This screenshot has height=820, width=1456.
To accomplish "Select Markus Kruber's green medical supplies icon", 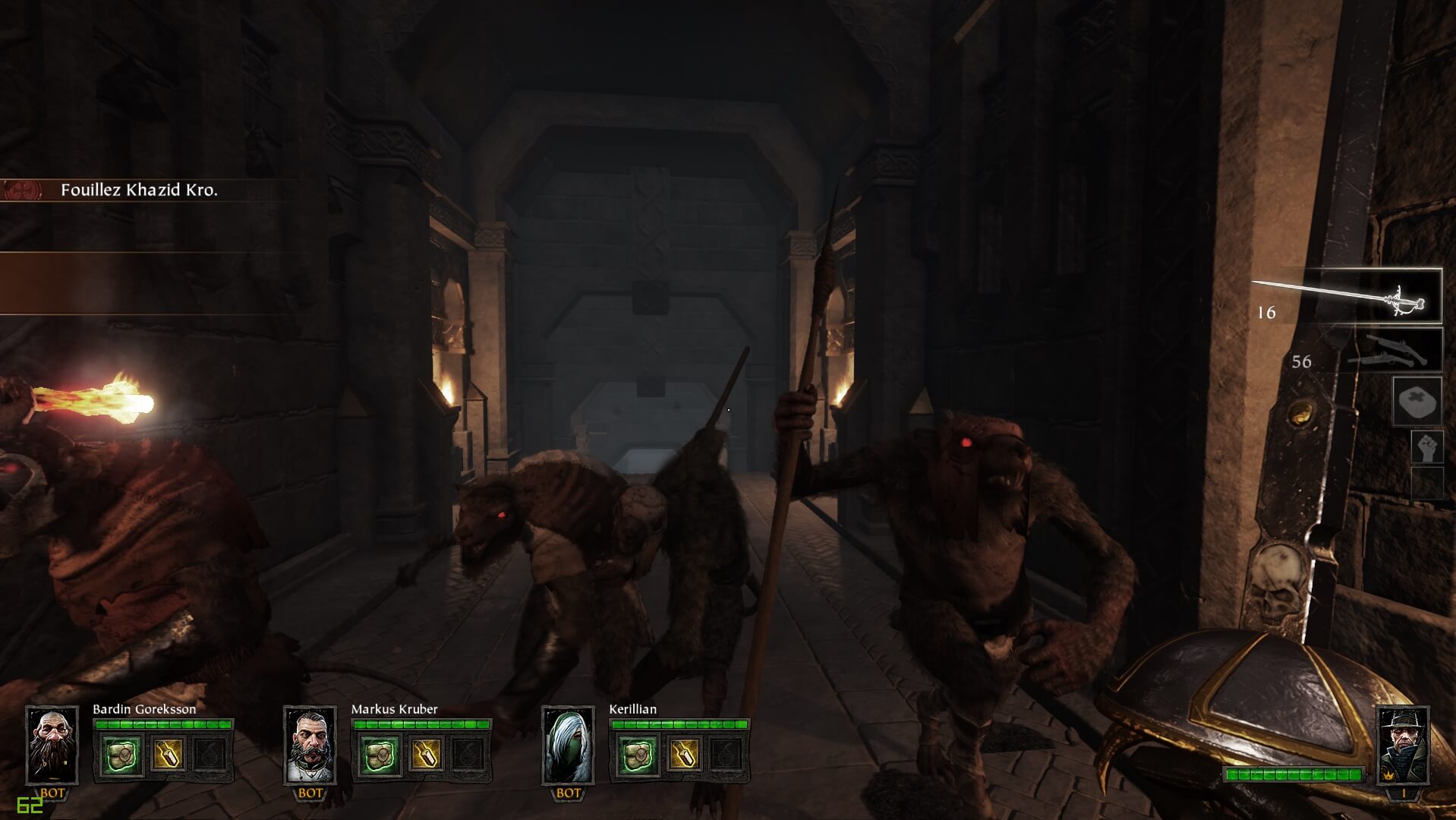I will (380, 755).
